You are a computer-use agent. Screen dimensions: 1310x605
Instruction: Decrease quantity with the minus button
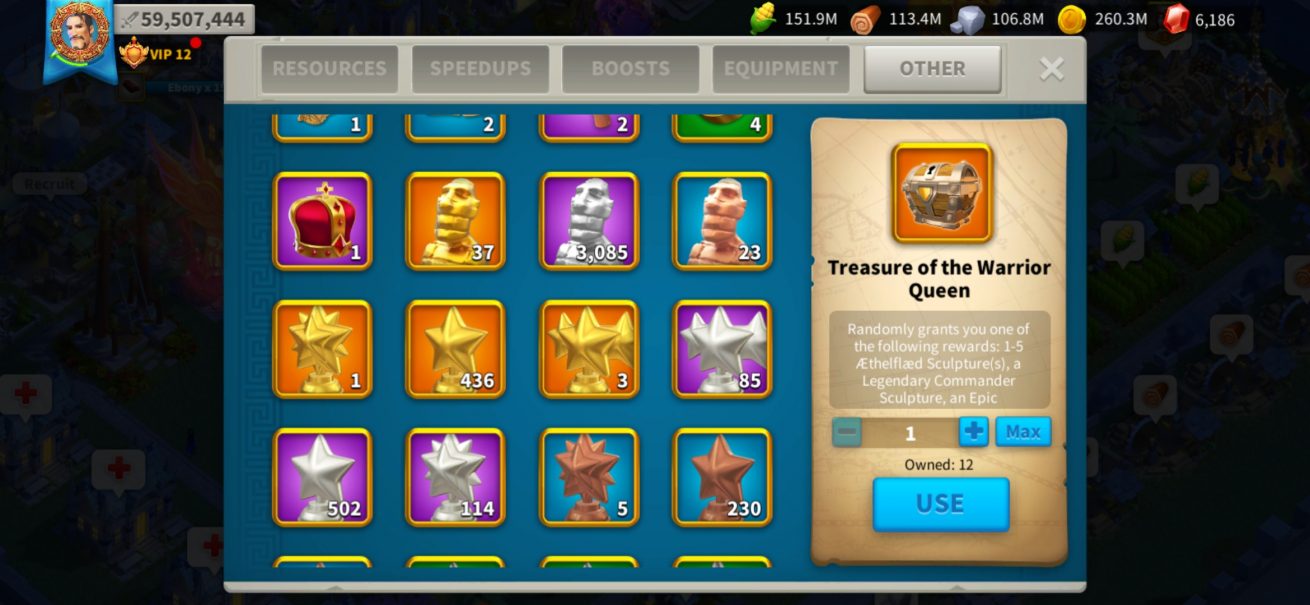(x=847, y=432)
